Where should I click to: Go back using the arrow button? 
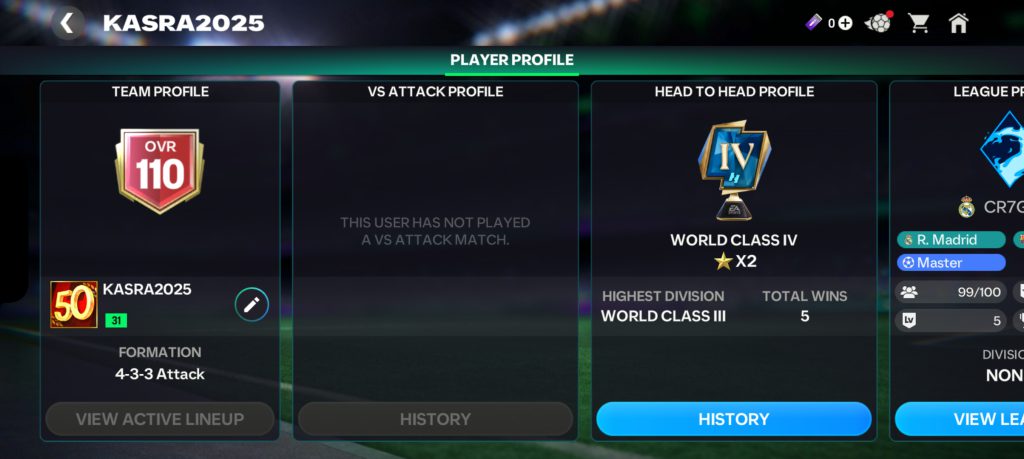click(67, 23)
